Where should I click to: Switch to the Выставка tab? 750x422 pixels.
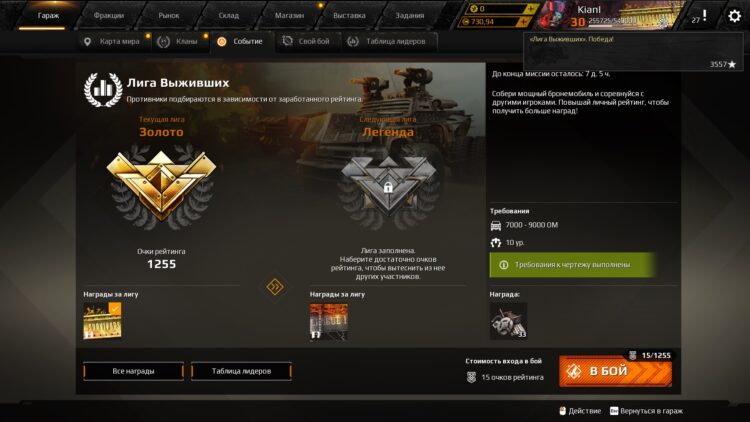point(348,16)
